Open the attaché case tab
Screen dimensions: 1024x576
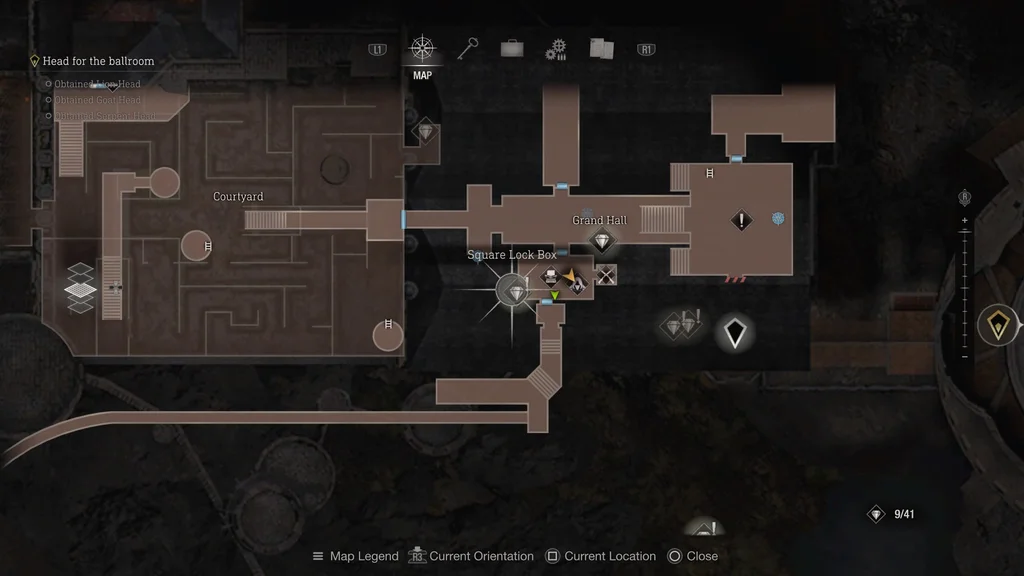pyautogui.click(x=513, y=49)
